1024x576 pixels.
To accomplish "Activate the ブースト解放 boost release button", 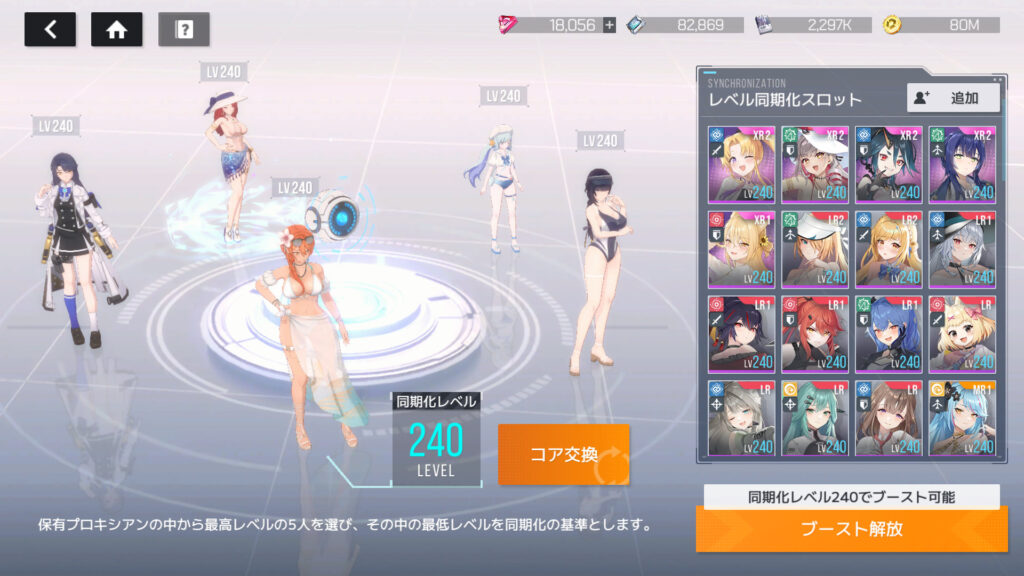I will click(x=851, y=529).
